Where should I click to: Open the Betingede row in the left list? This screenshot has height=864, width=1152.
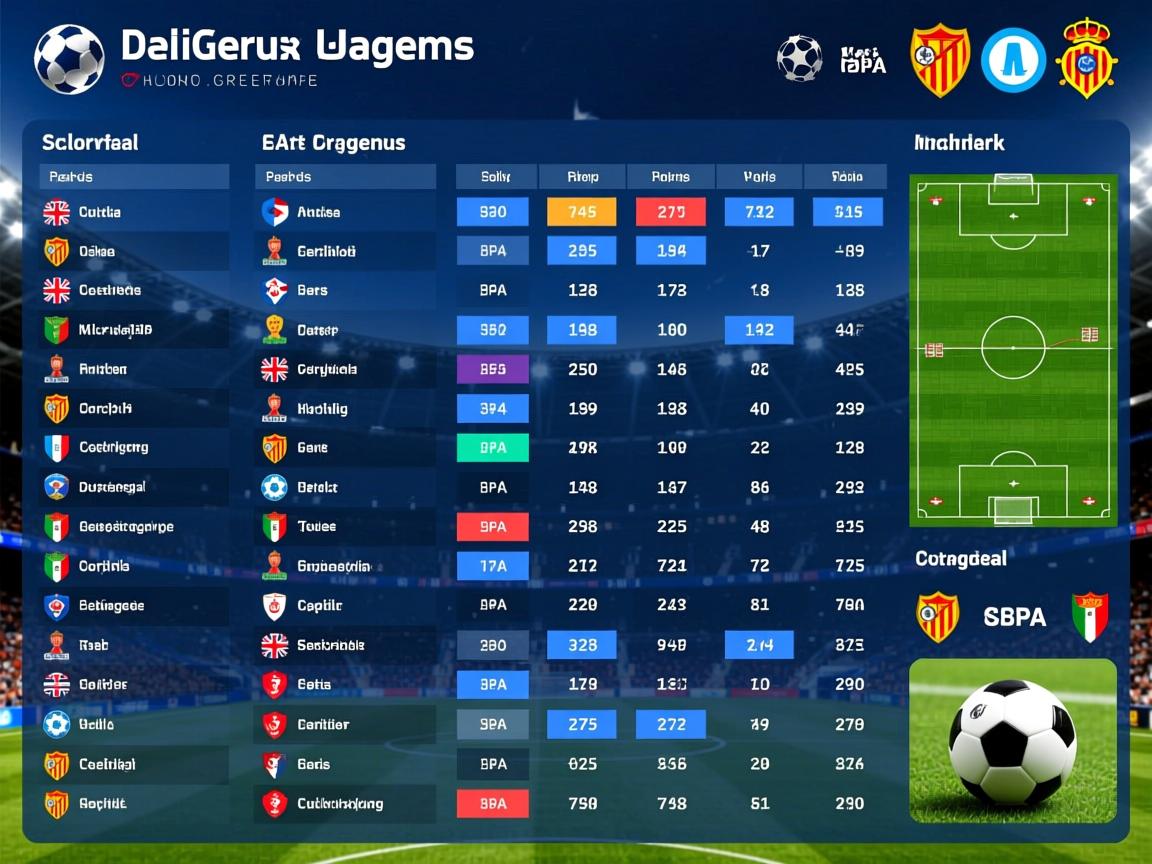pyautogui.click(x=111, y=605)
